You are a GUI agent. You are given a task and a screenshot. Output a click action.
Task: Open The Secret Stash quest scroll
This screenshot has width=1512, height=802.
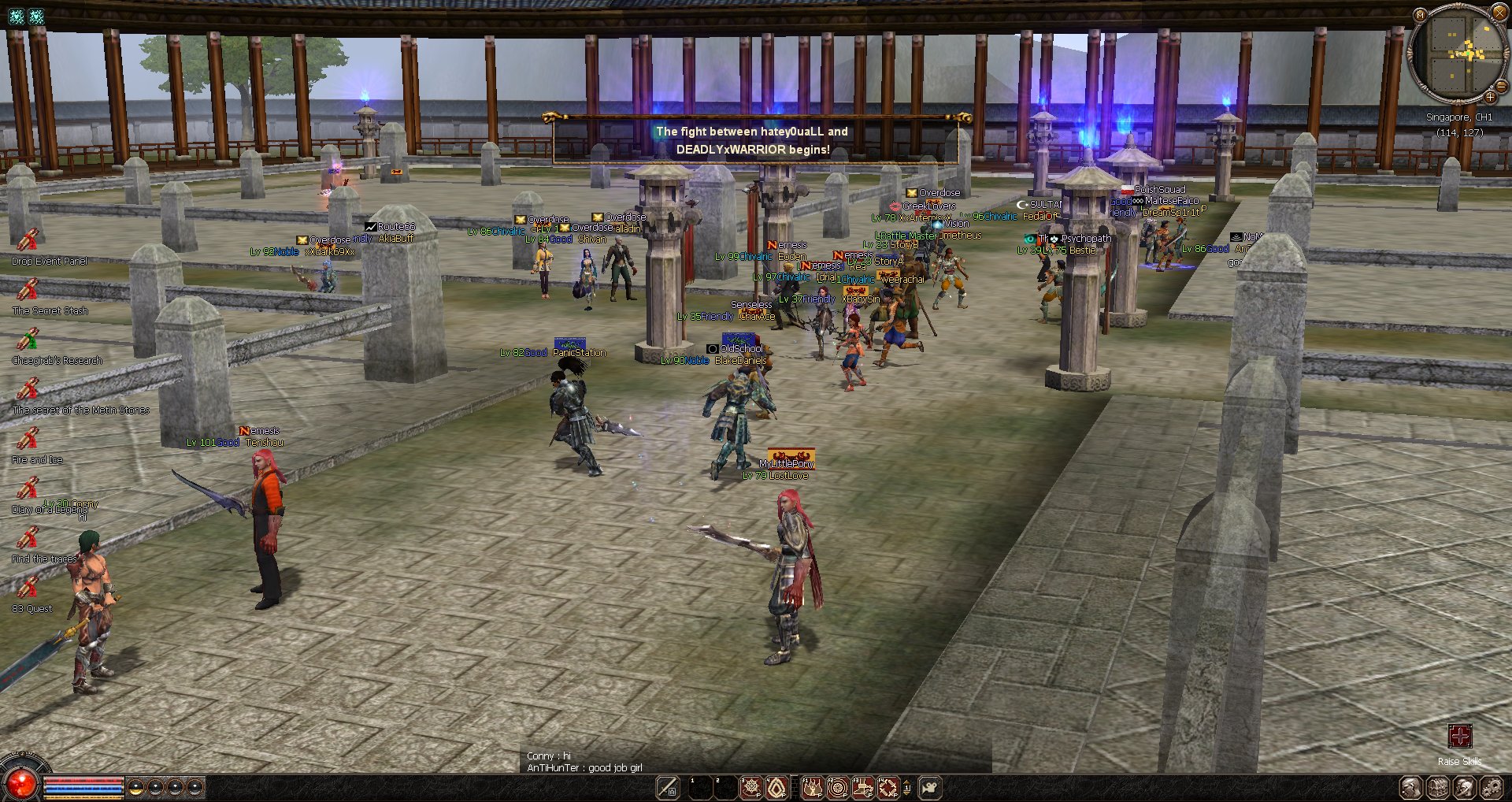click(28, 290)
